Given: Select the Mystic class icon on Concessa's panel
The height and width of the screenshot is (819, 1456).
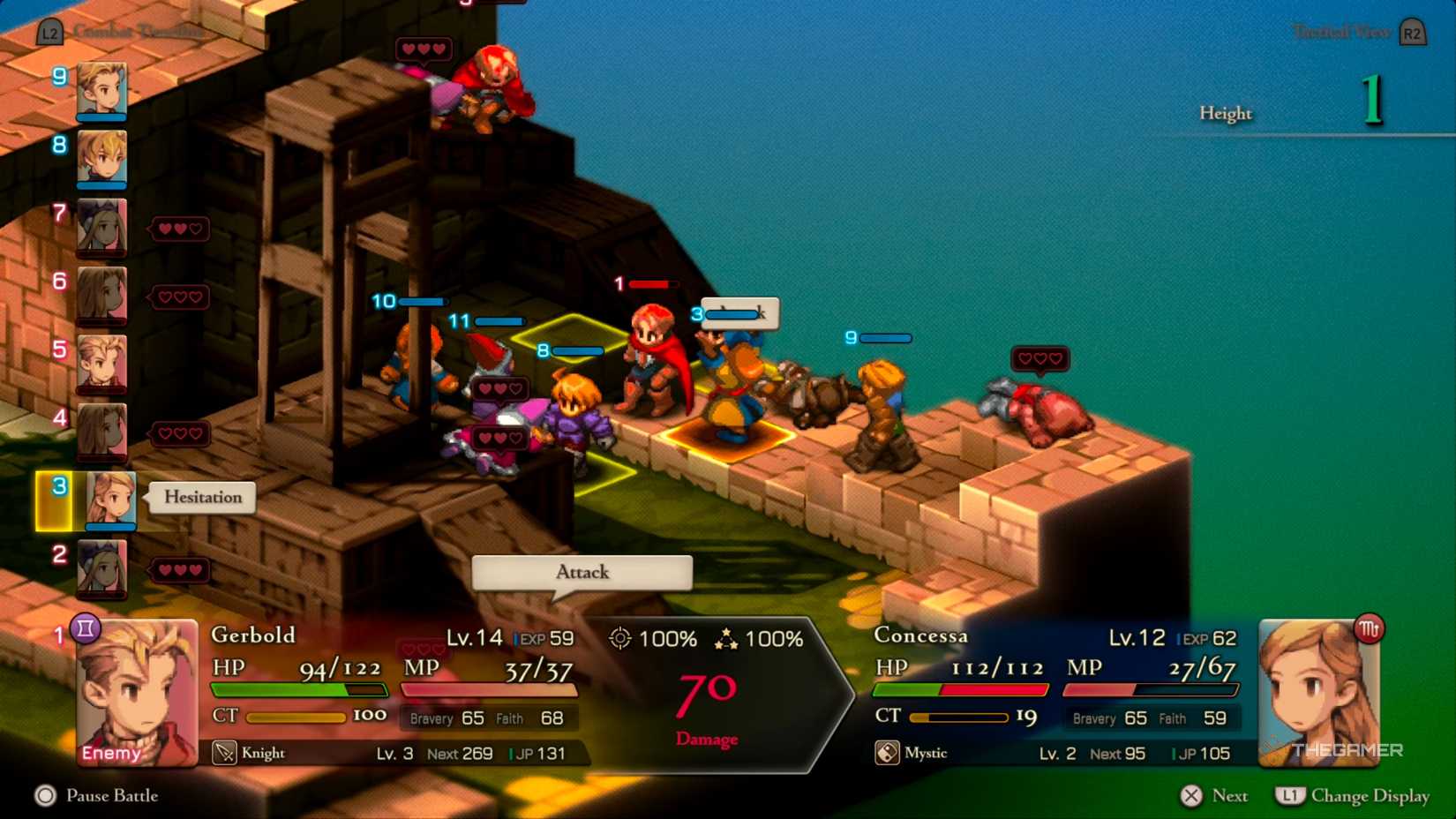Looking at the screenshot, I should [885, 753].
